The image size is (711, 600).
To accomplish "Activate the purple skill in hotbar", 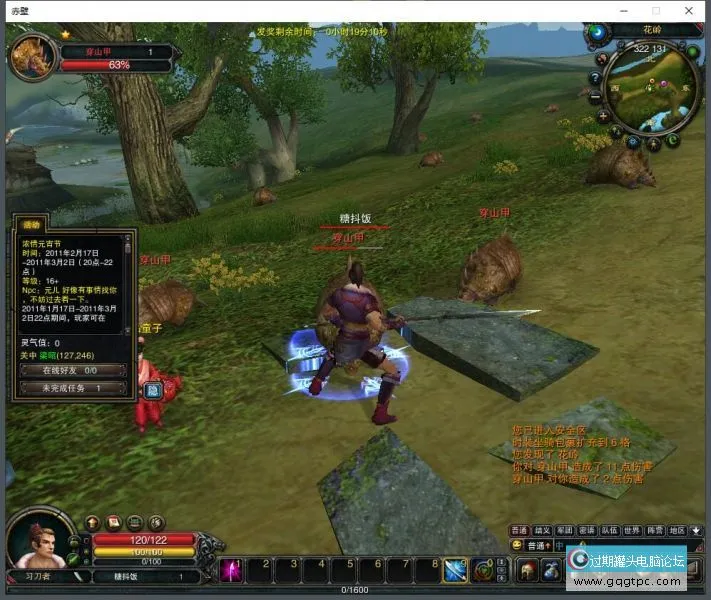I will point(232,570).
